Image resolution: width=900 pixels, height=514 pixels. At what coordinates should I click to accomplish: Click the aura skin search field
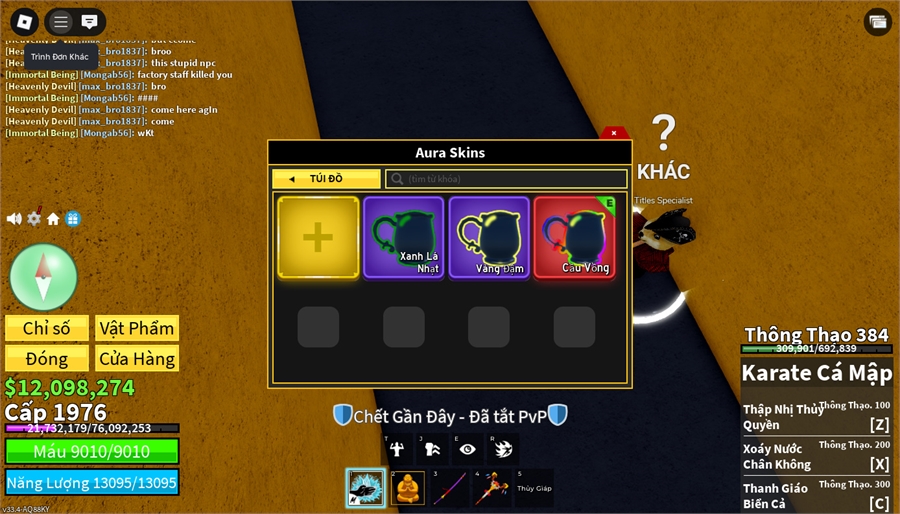[506, 179]
